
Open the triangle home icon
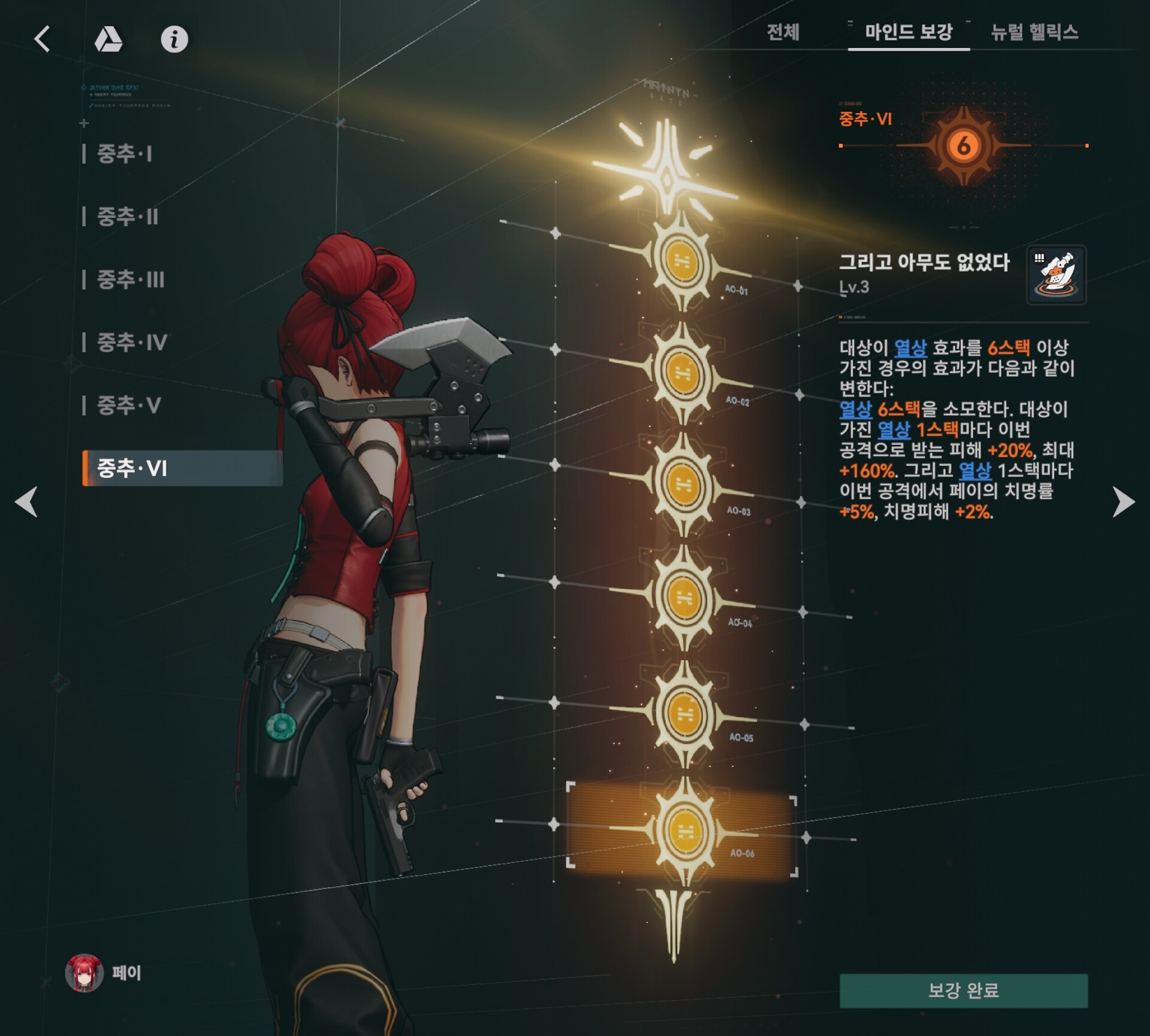click(108, 40)
